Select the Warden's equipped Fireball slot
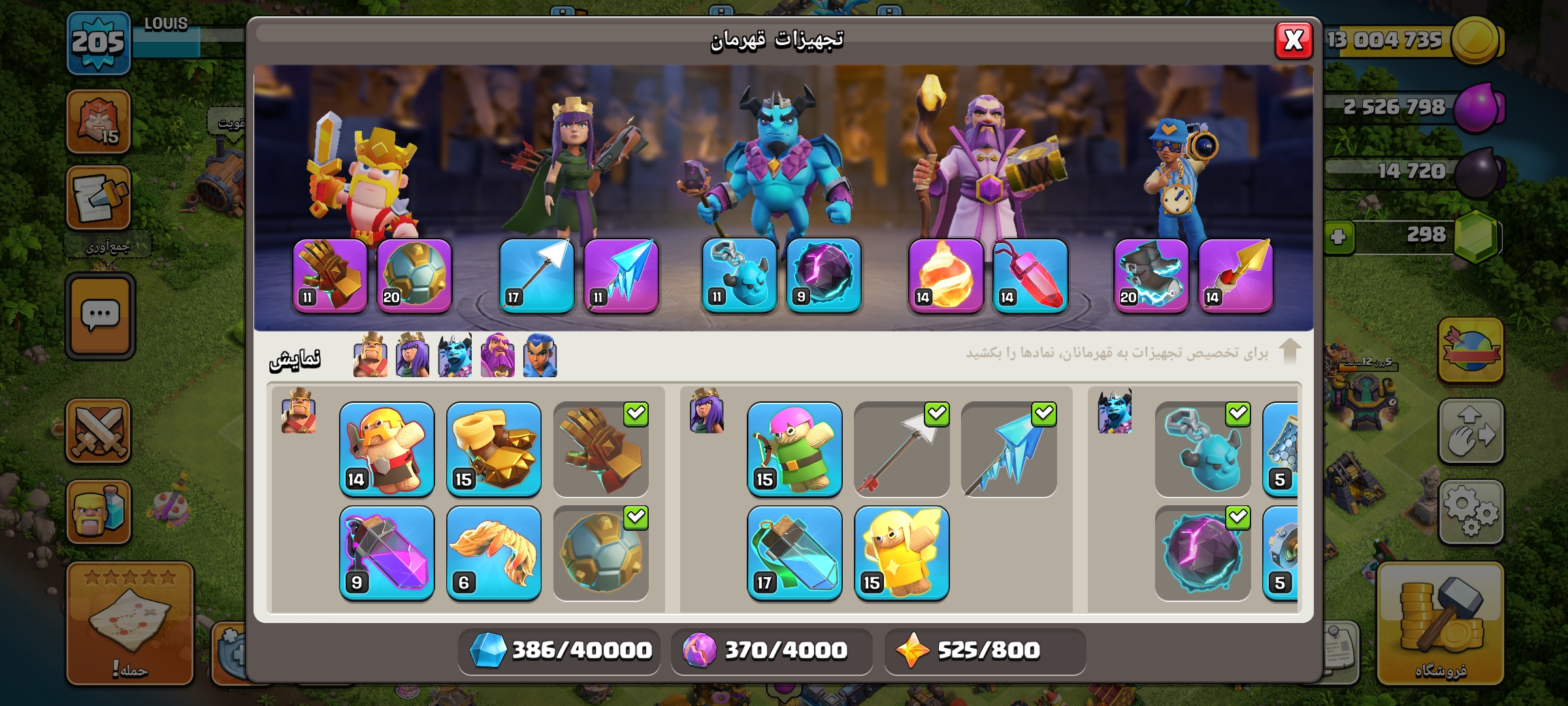 (945, 275)
